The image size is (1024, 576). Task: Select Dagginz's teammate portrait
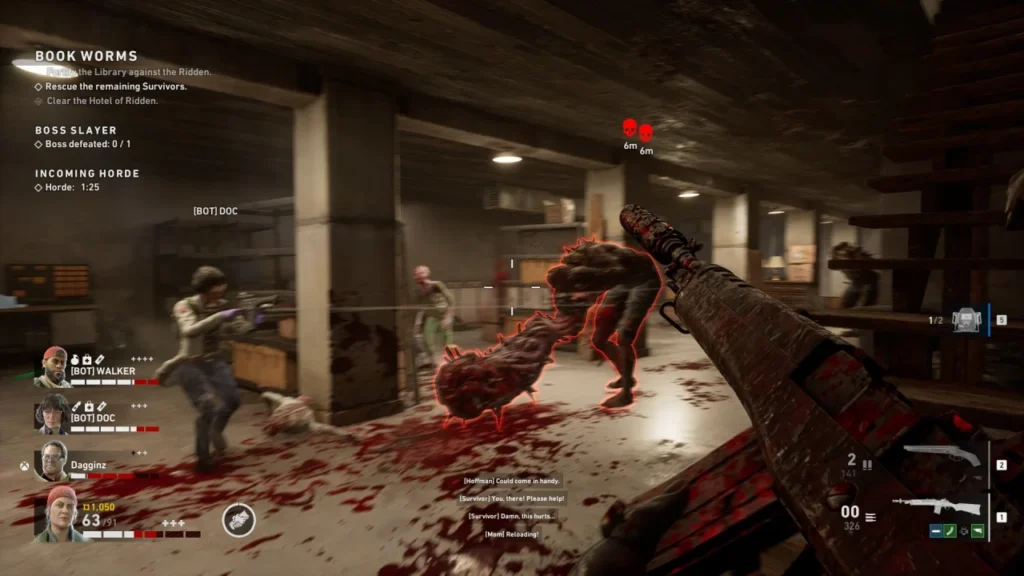point(53,461)
